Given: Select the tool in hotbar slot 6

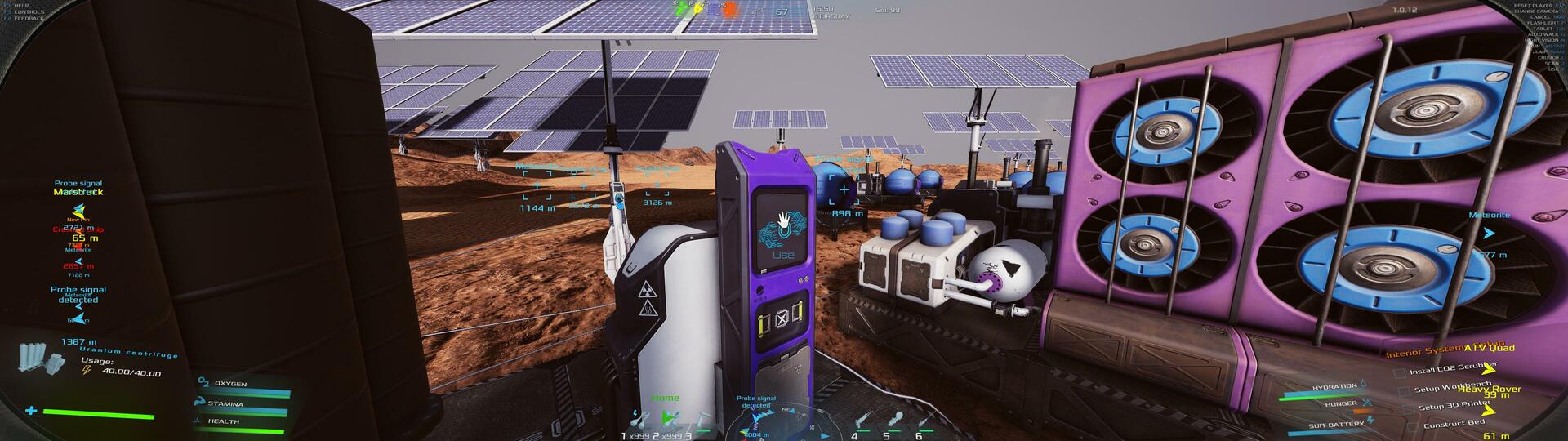Looking at the screenshot, I should point(925,421).
